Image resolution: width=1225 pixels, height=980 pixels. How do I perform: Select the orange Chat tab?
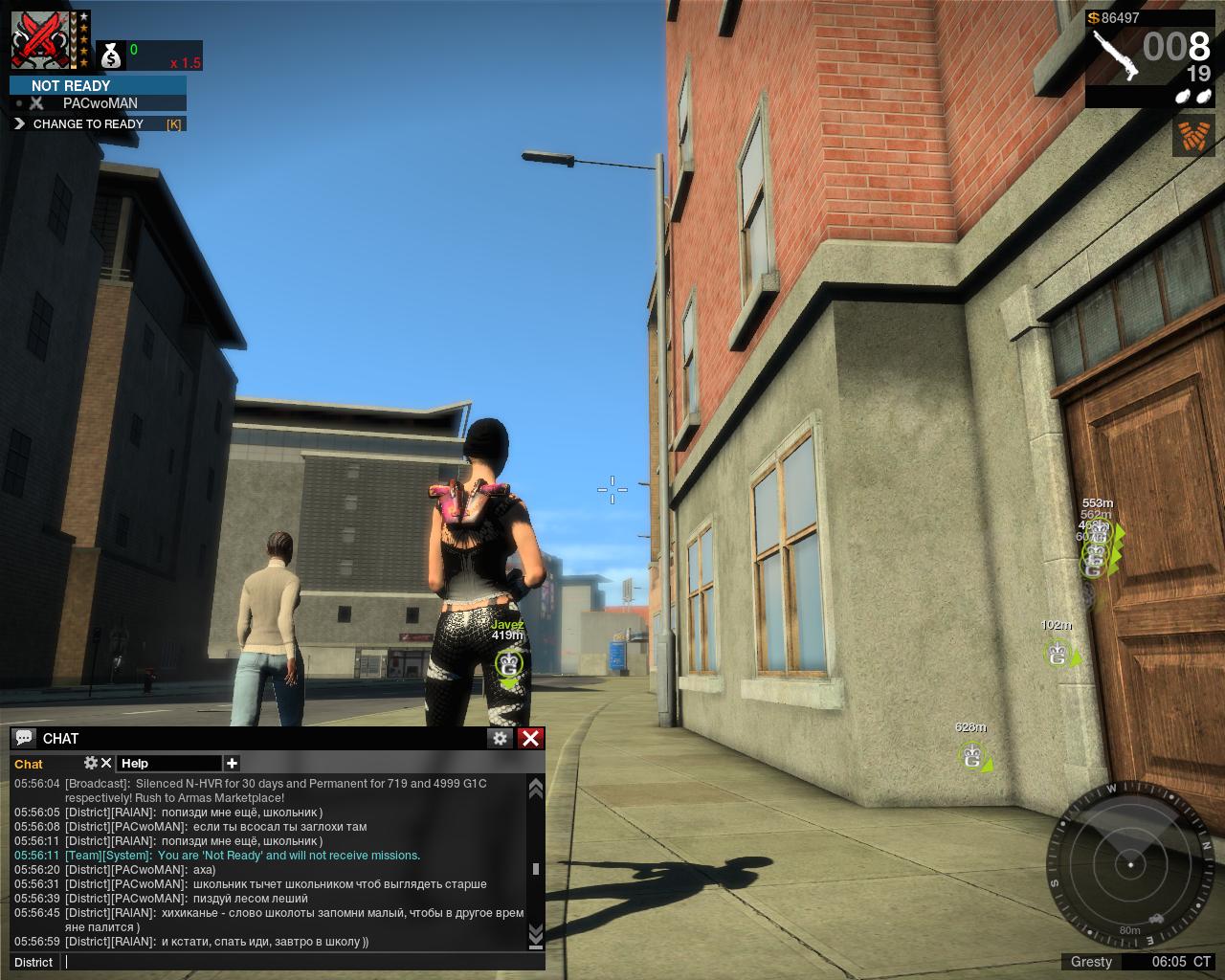(x=29, y=764)
